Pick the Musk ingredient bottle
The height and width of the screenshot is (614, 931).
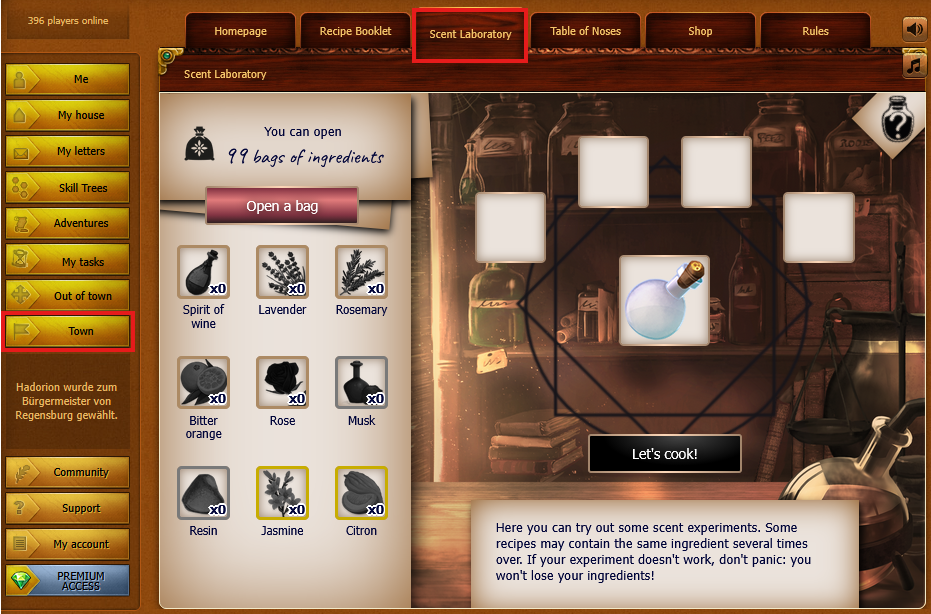[x=361, y=383]
